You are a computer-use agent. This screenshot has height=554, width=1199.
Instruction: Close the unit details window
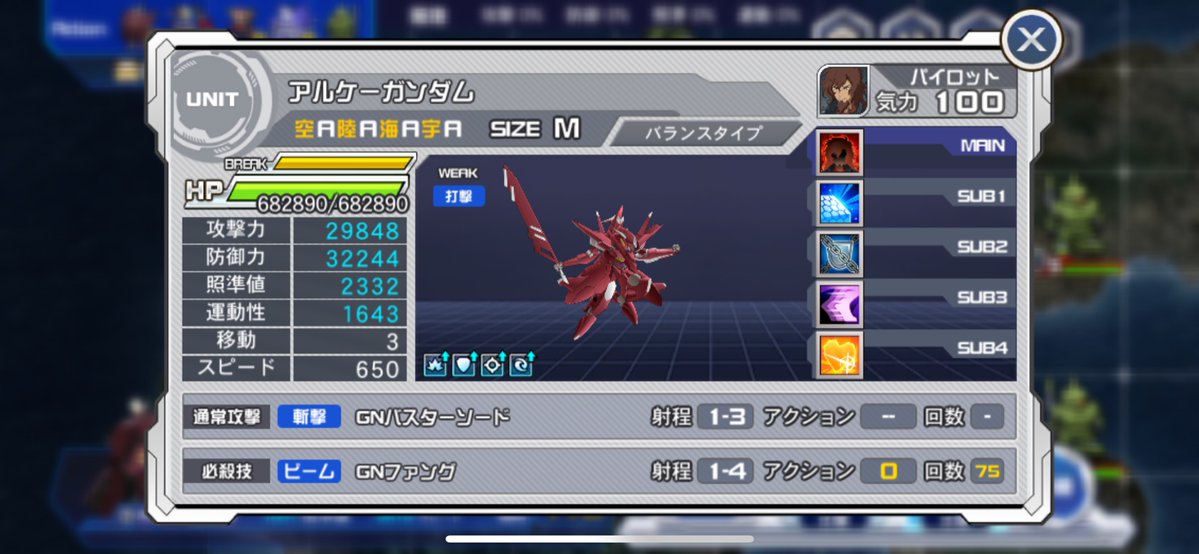pyautogui.click(x=1031, y=41)
